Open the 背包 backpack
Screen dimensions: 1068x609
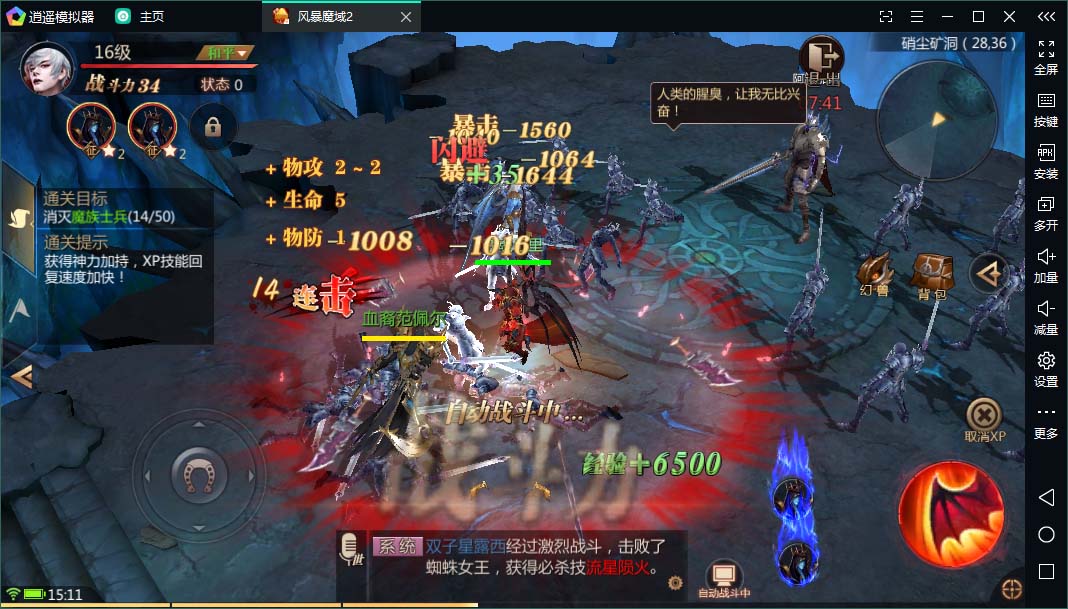[x=932, y=273]
